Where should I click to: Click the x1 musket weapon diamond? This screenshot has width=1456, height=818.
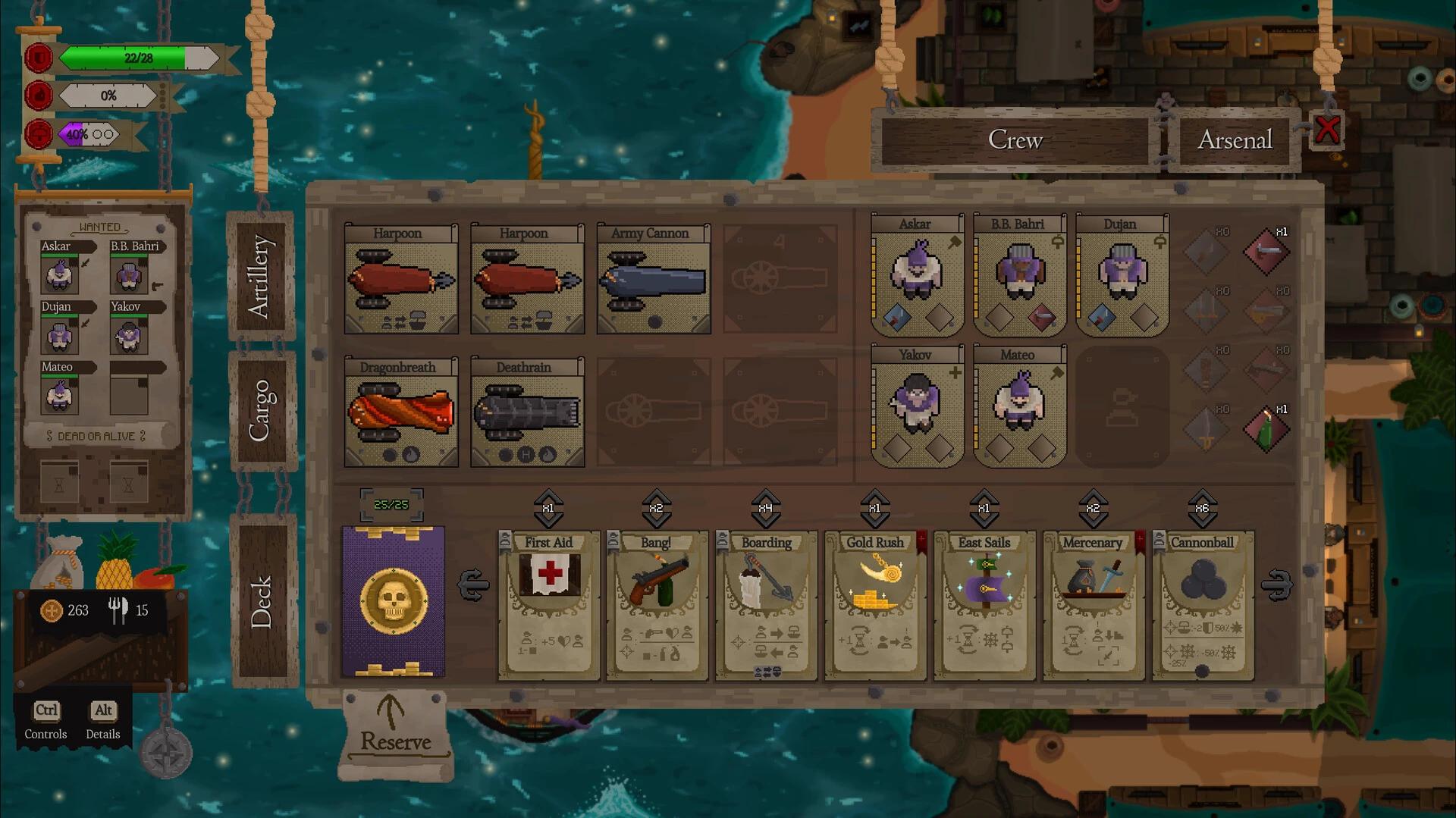1265,250
